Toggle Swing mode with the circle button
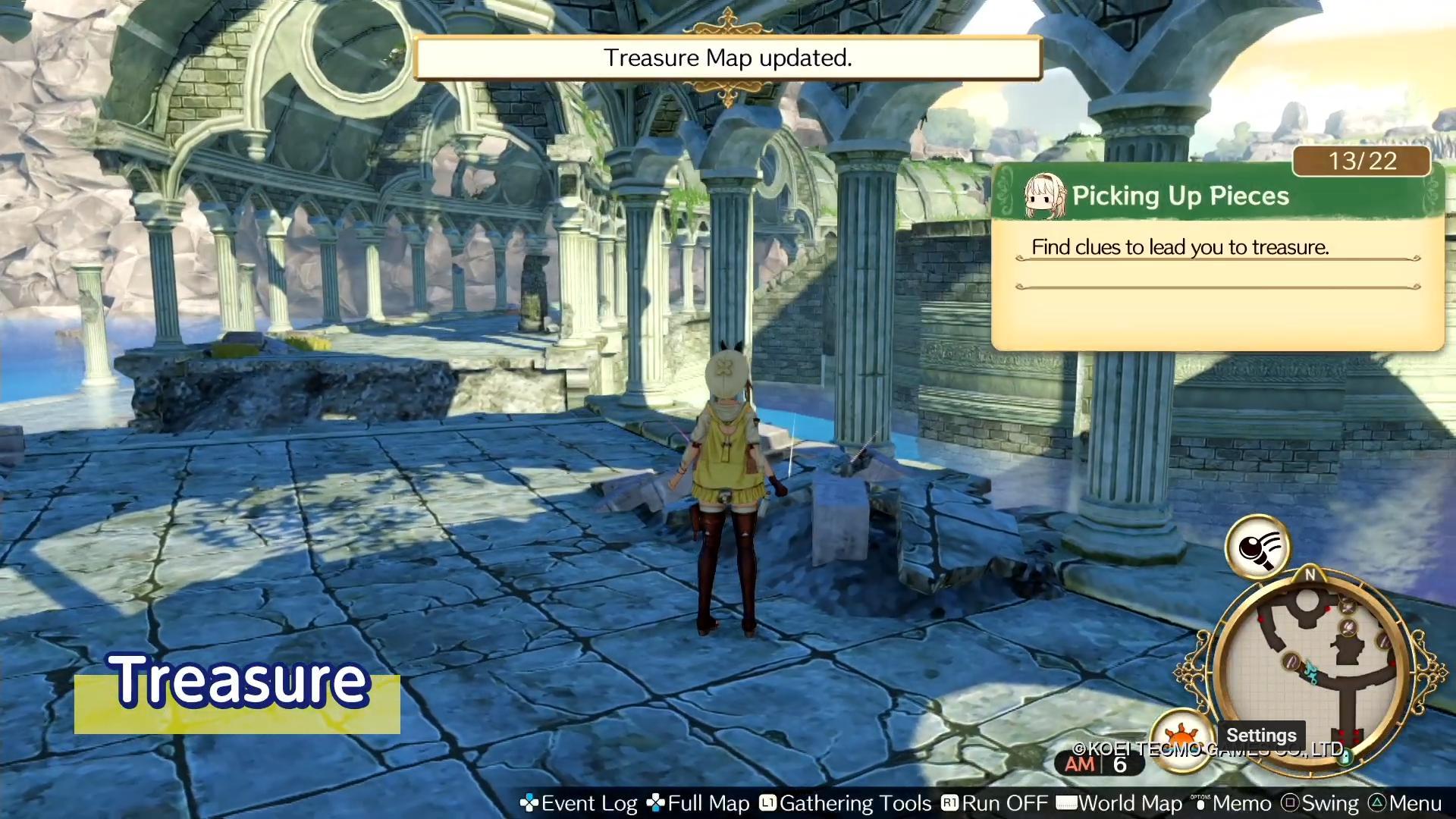Screen dimensions: 1456x819 coord(1291,802)
